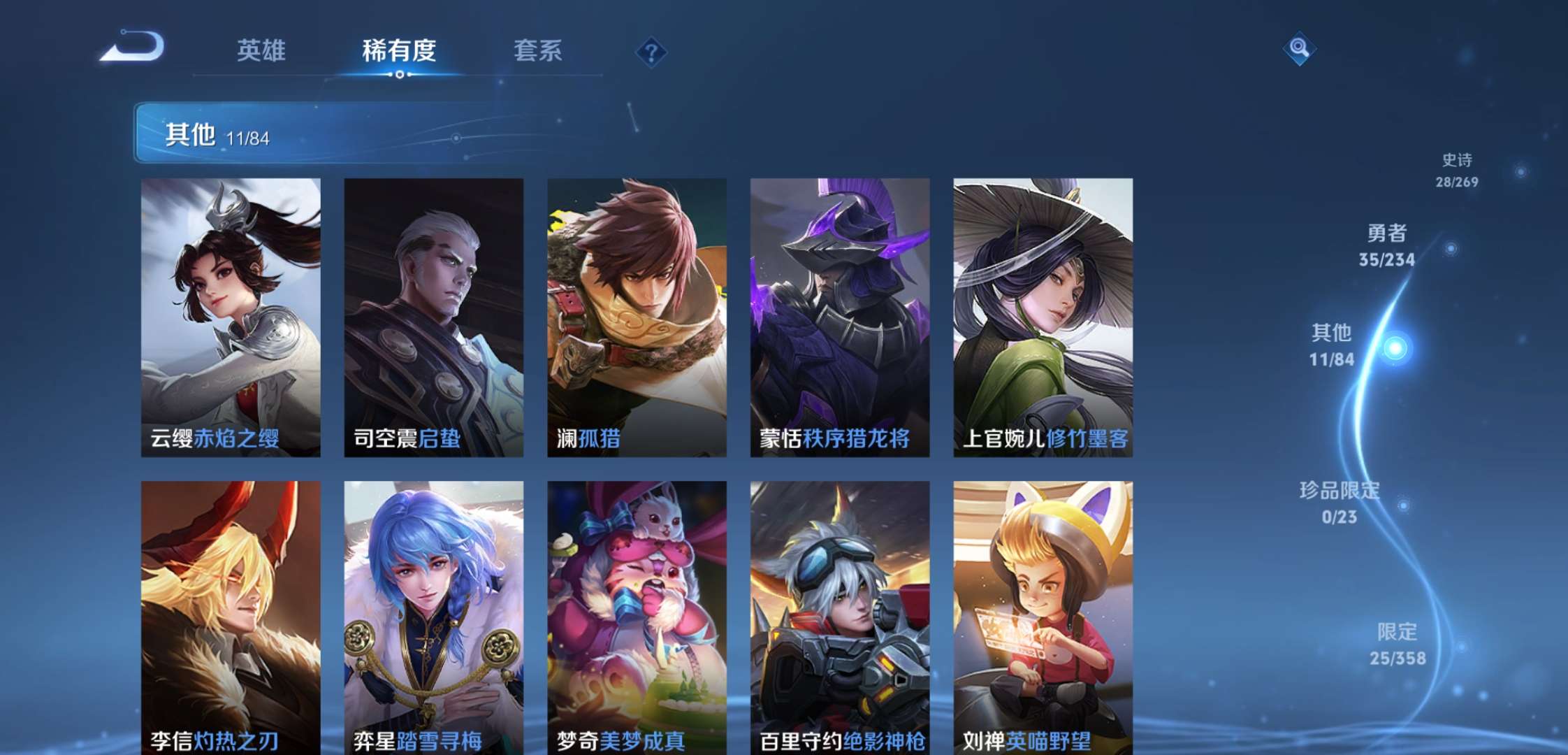Select the 梦奇 美梦成真 skin card
Image resolution: width=1568 pixels, height=755 pixels.
pyautogui.click(x=637, y=617)
